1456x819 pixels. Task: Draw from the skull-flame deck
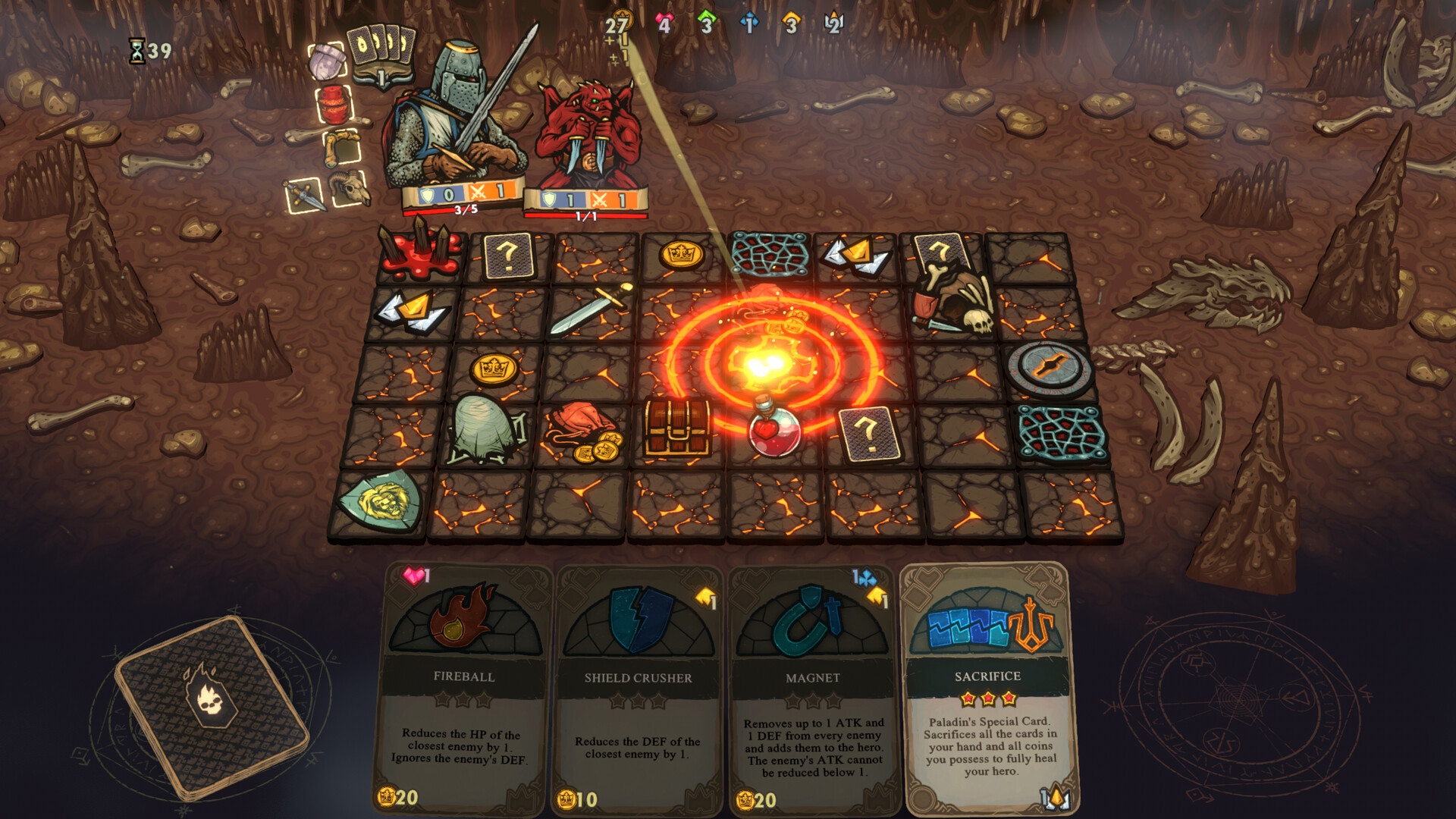pyautogui.click(x=212, y=707)
